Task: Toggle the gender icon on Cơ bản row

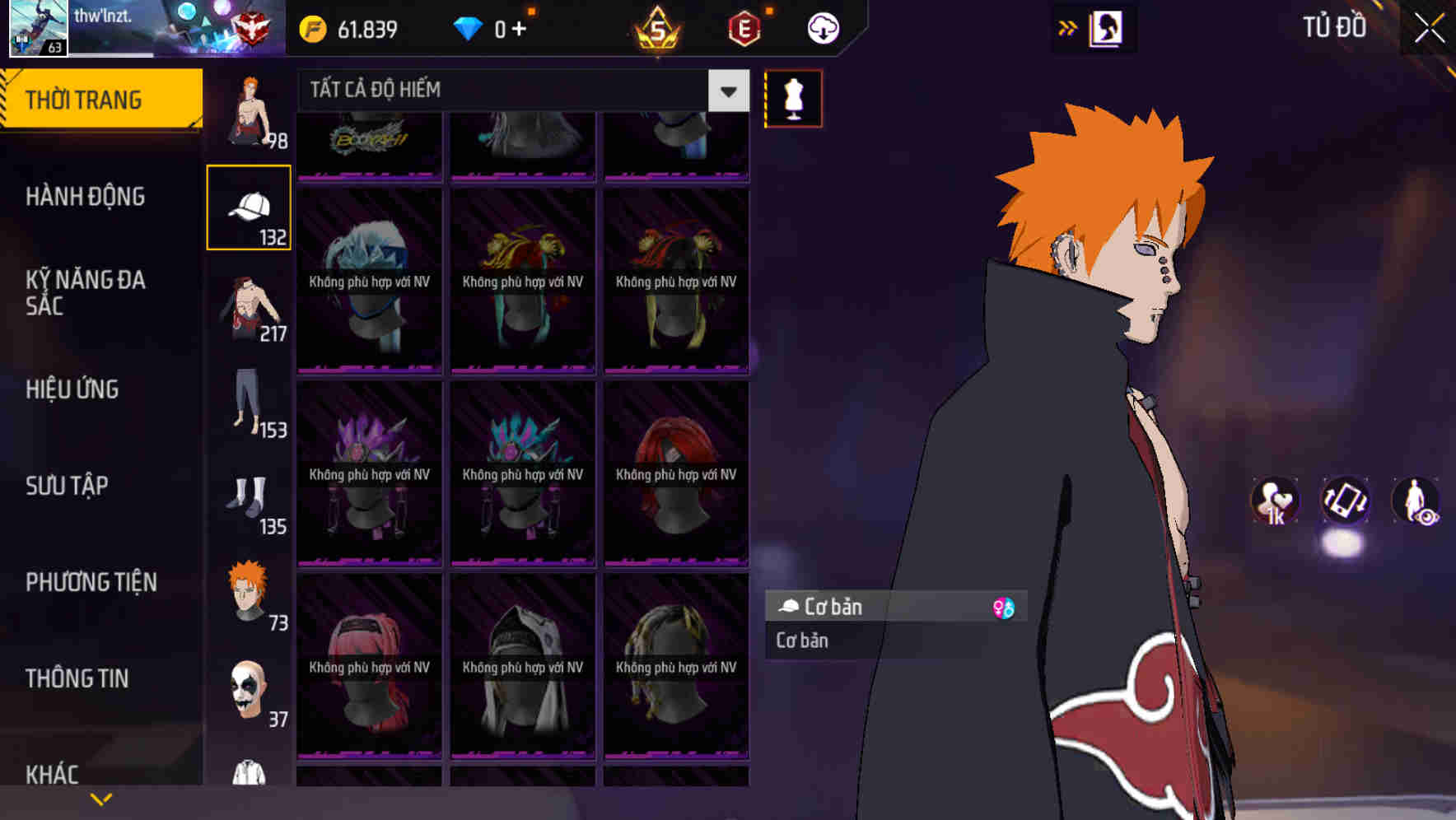Action: (x=1005, y=607)
